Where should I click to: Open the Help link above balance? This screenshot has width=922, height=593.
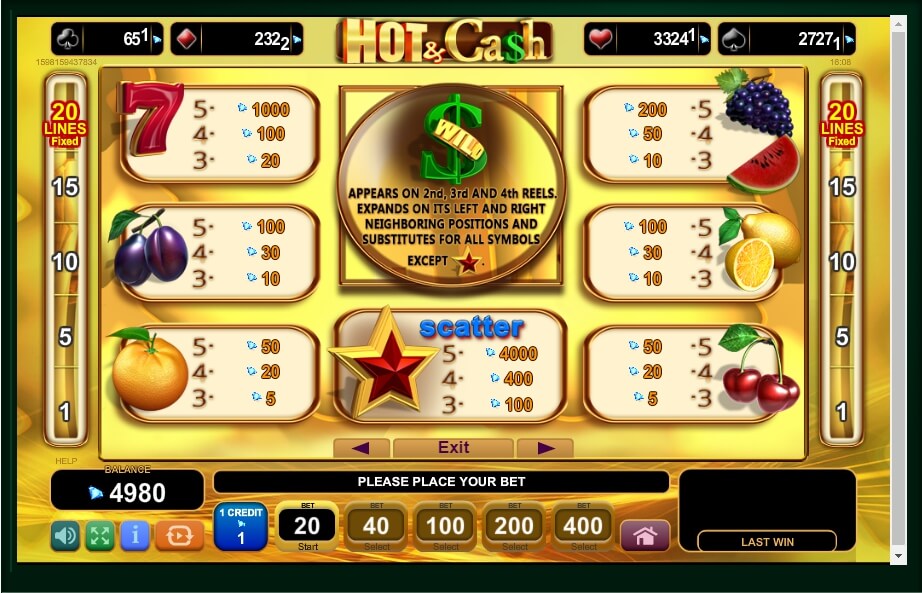click(65, 461)
